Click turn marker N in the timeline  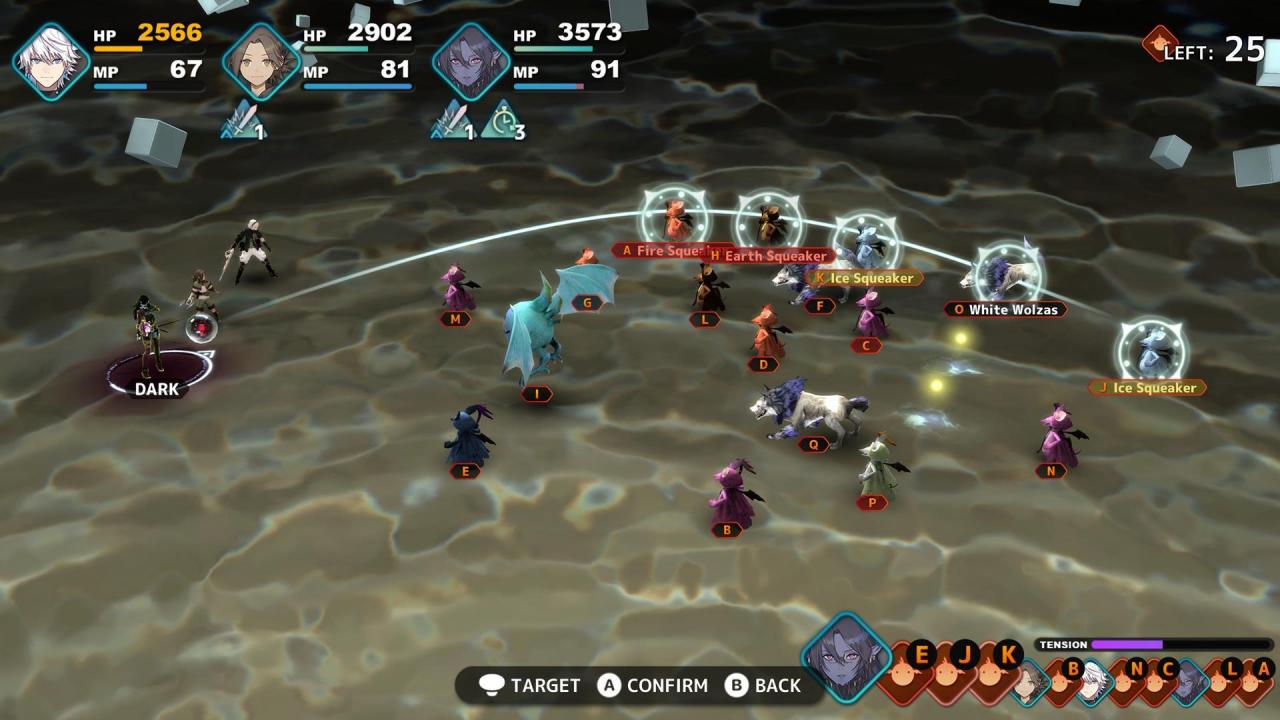click(x=1138, y=667)
